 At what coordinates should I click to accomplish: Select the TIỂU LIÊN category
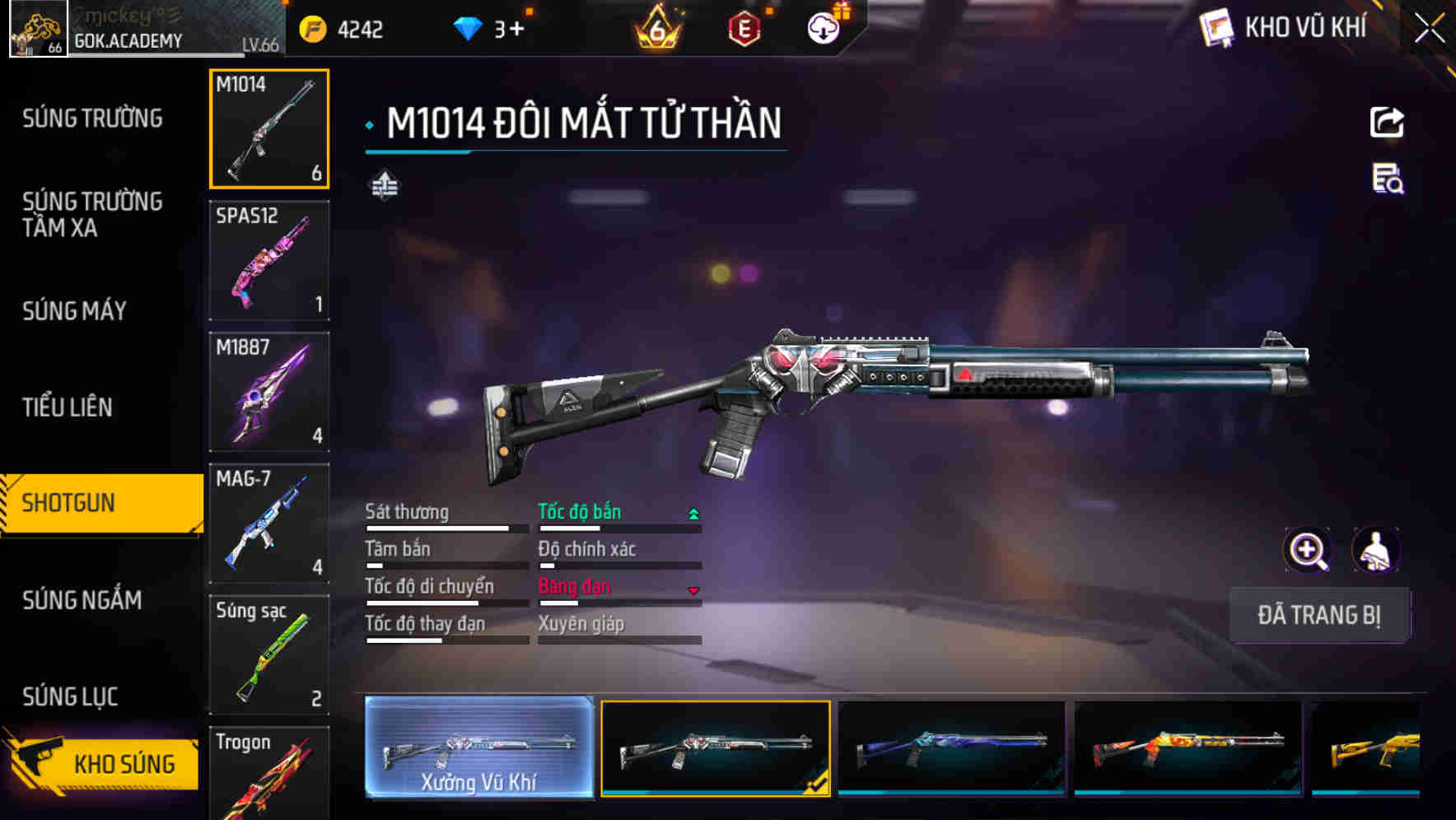(x=68, y=407)
